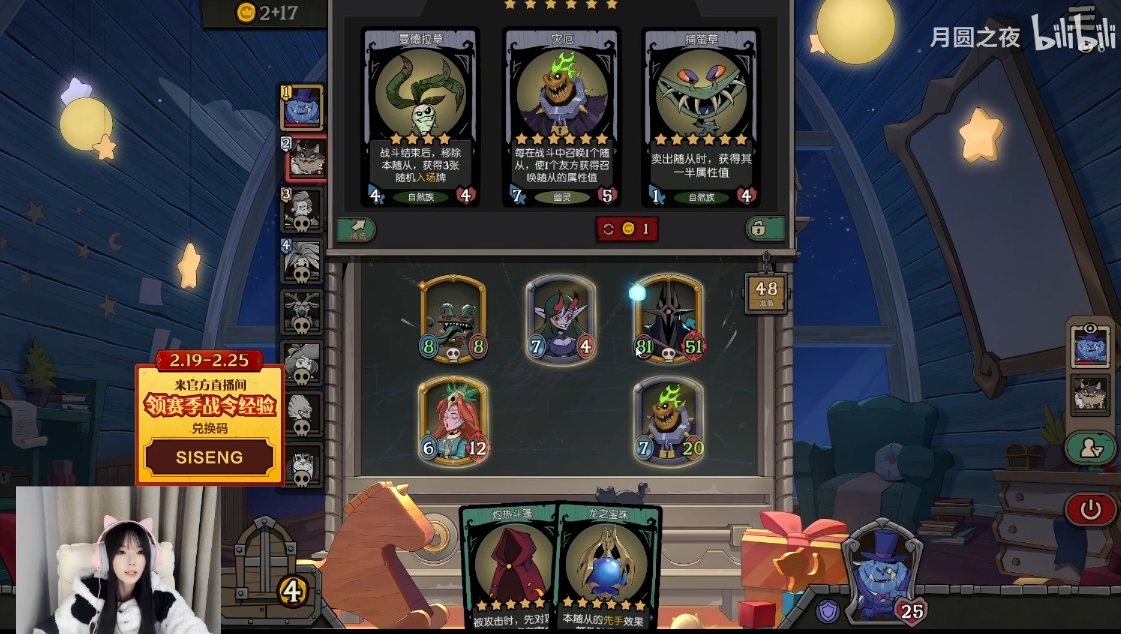Buy the 灾厄 pumpkin scarecrow card

point(562,116)
